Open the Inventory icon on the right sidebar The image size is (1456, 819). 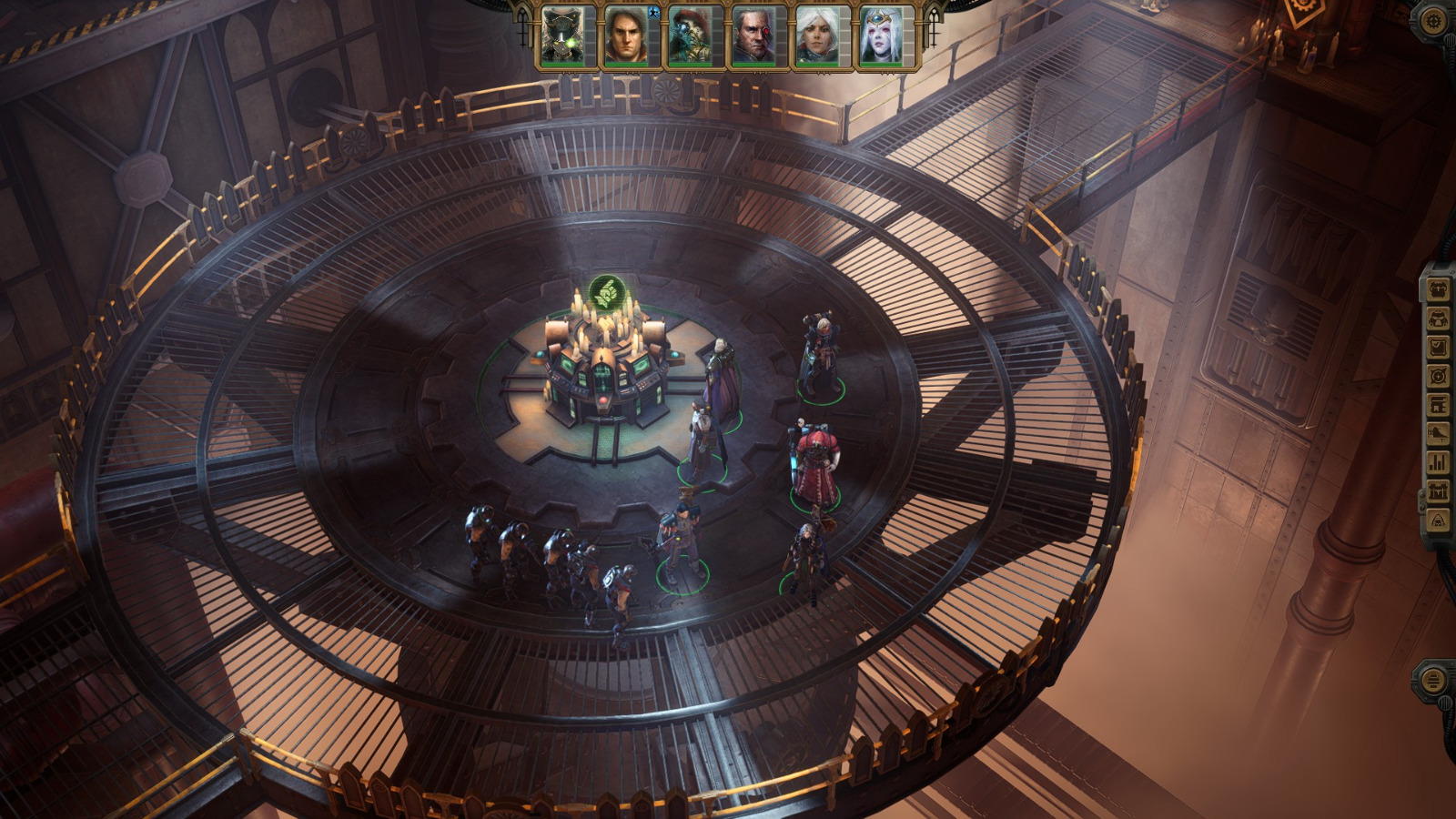click(x=1438, y=291)
